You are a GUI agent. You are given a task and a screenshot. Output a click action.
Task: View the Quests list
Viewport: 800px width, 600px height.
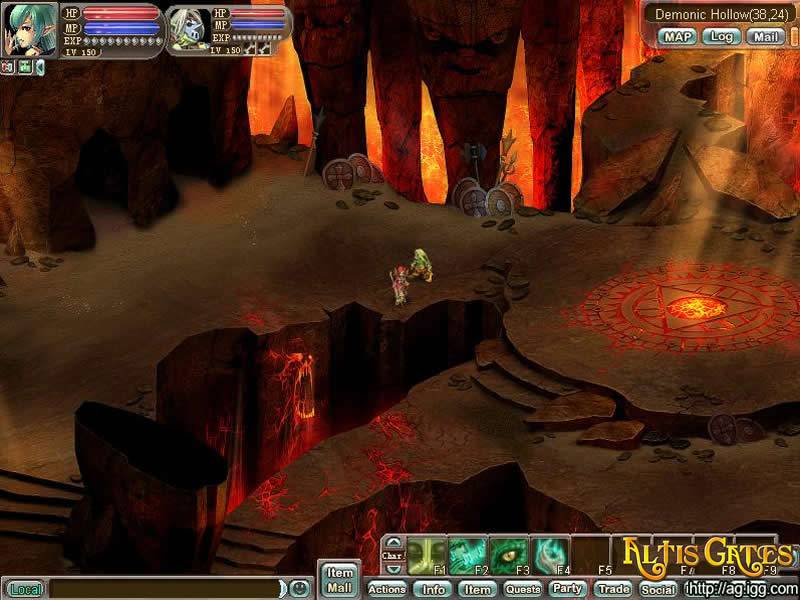click(x=522, y=589)
